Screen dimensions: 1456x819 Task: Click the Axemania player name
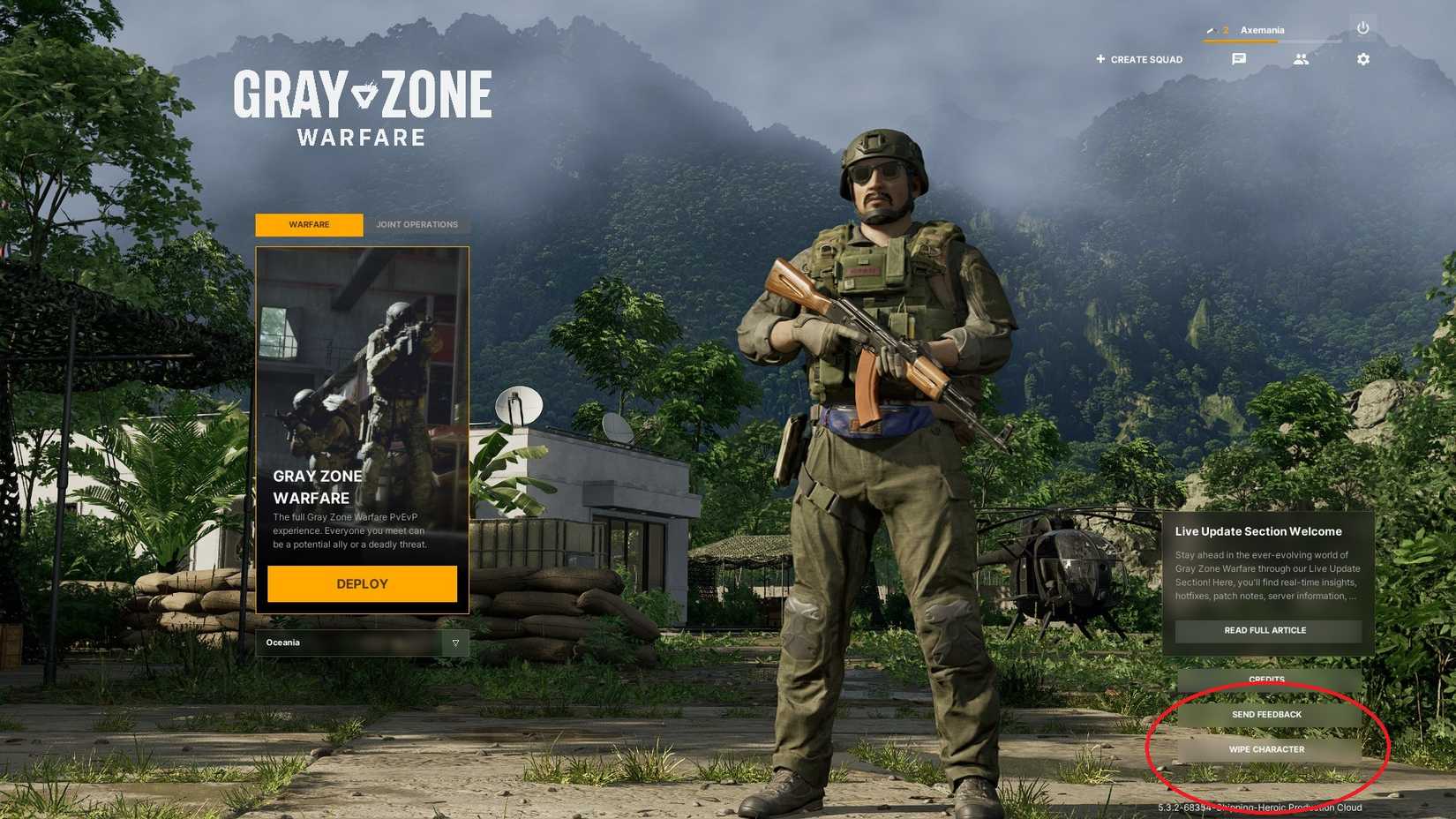1262,29
